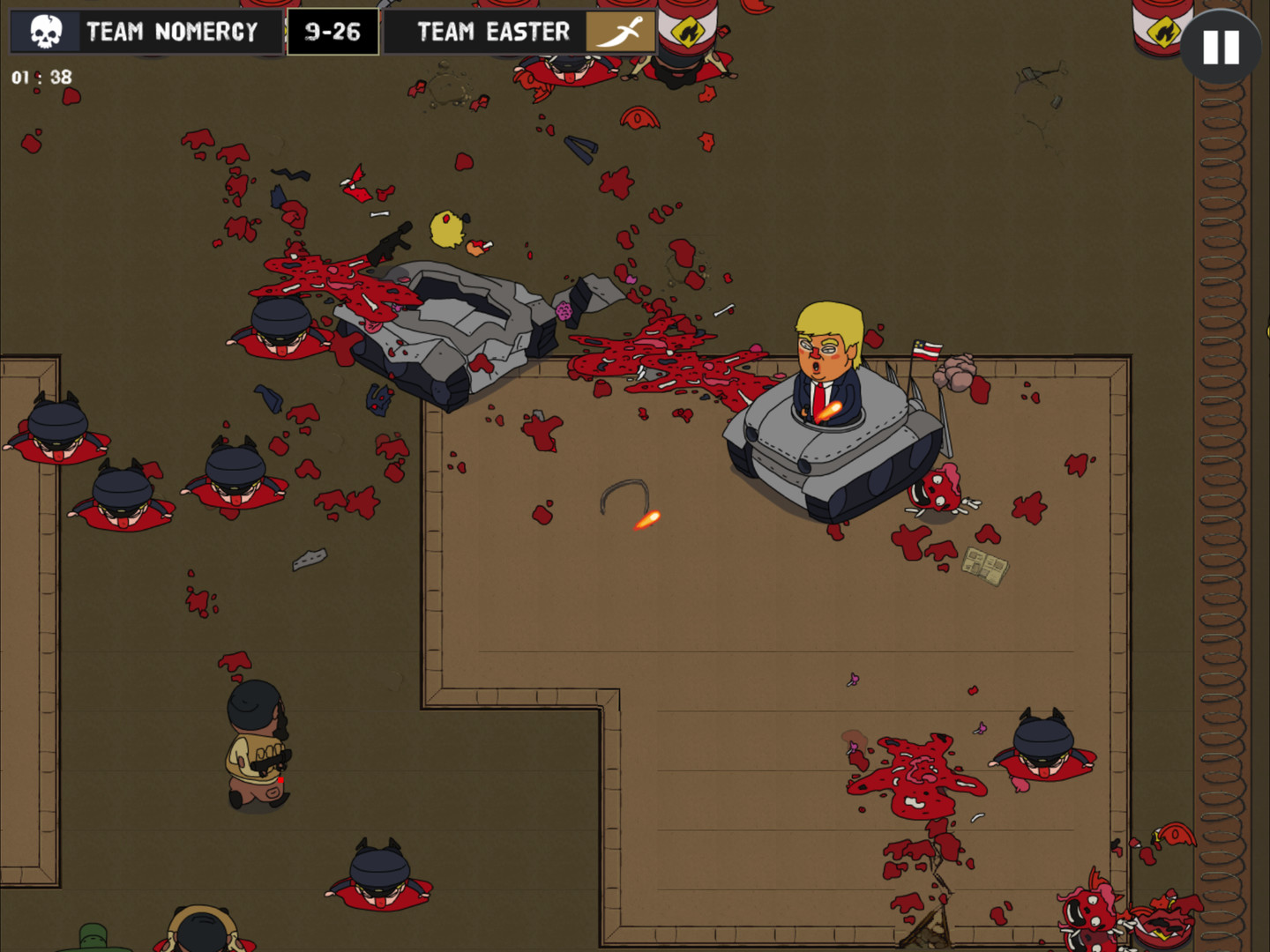Click the TEAM EASTER name label
Viewport: 1270px width, 952px height.
pyautogui.click(x=494, y=30)
